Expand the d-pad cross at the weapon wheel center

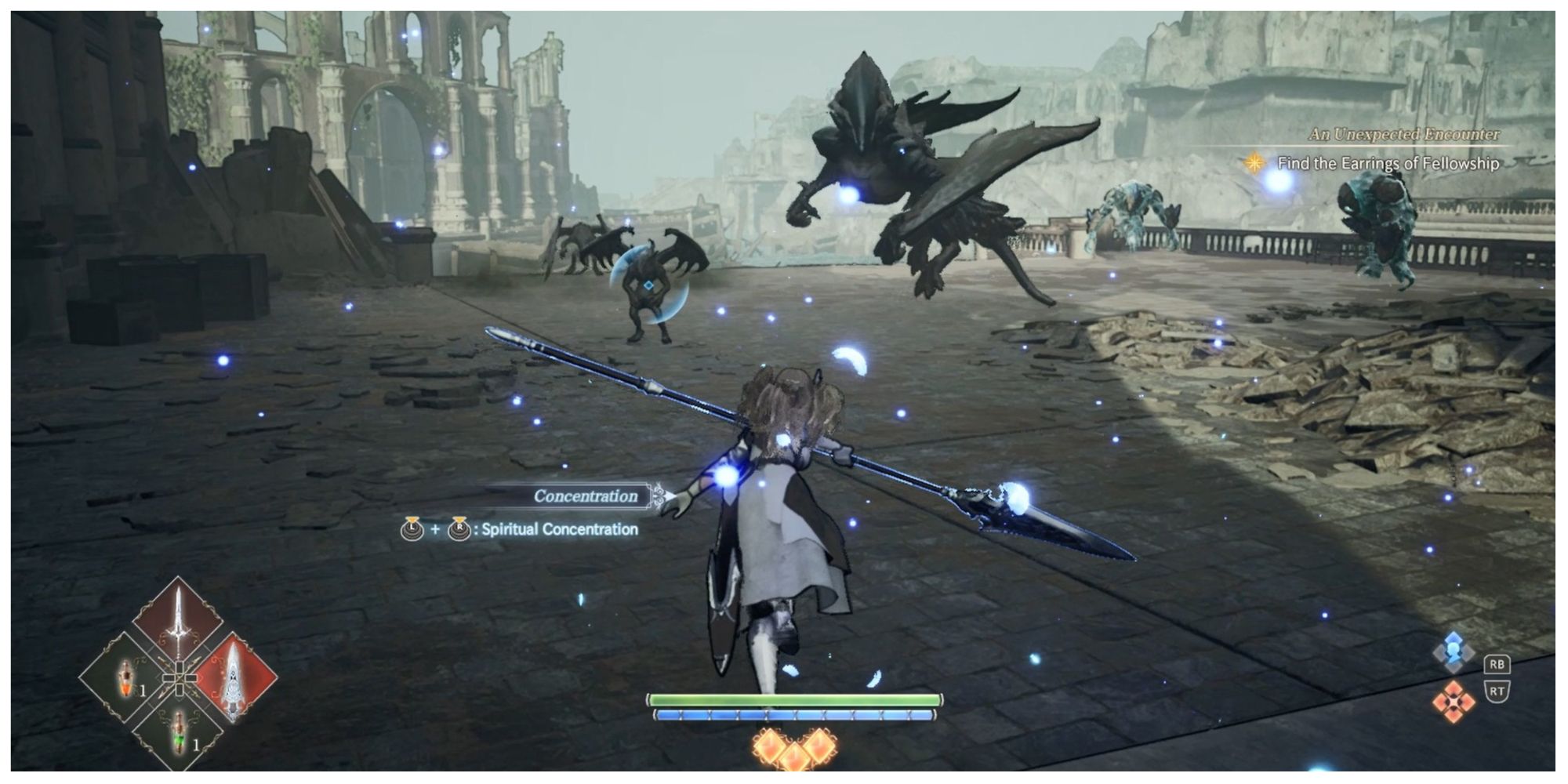pos(180,677)
